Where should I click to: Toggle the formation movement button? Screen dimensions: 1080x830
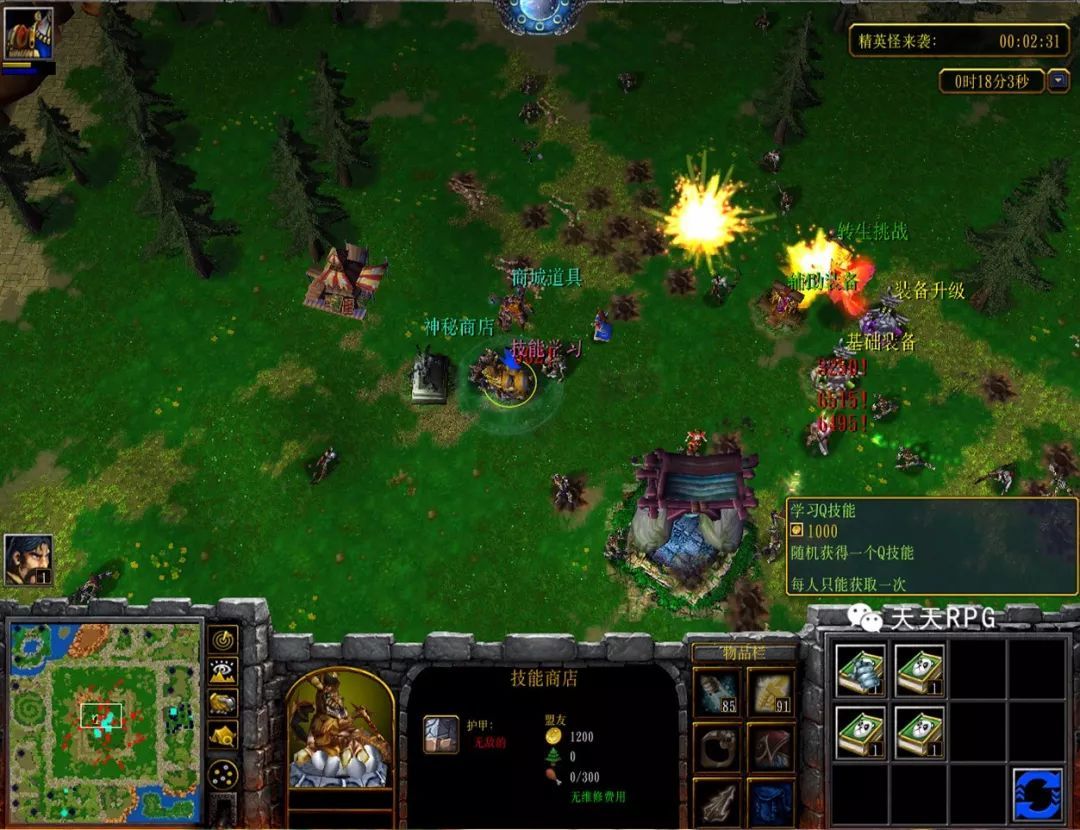tap(223, 774)
